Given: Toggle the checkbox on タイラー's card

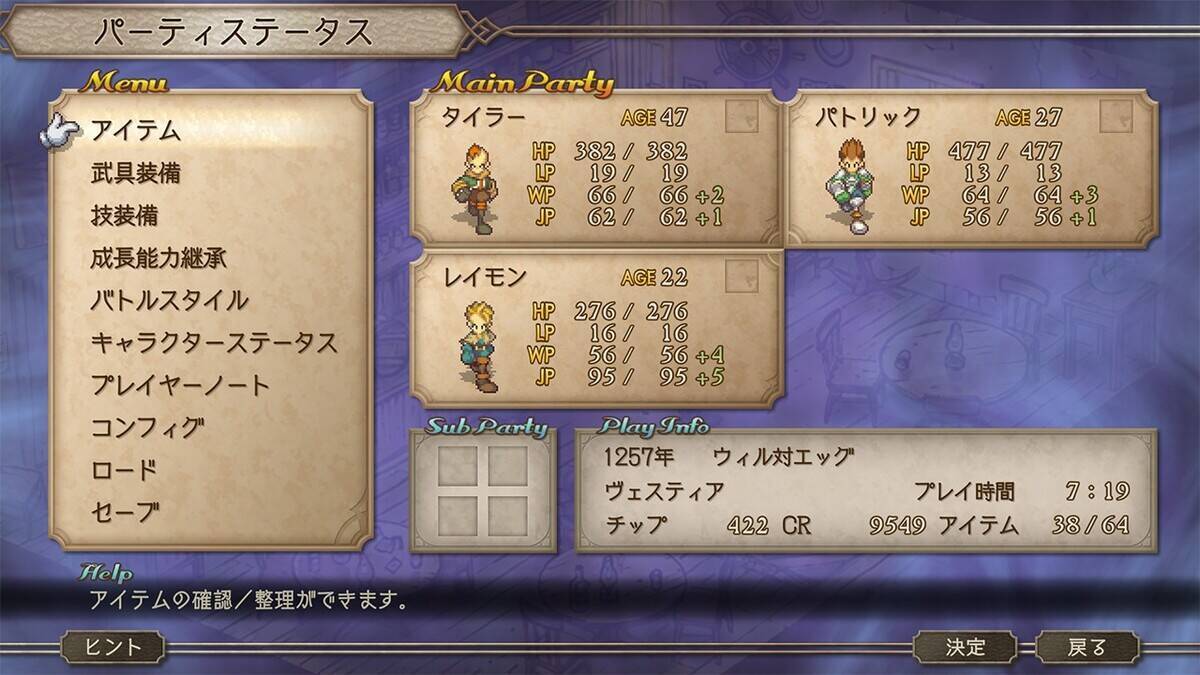Looking at the screenshot, I should pyautogui.click(x=741, y=117).
